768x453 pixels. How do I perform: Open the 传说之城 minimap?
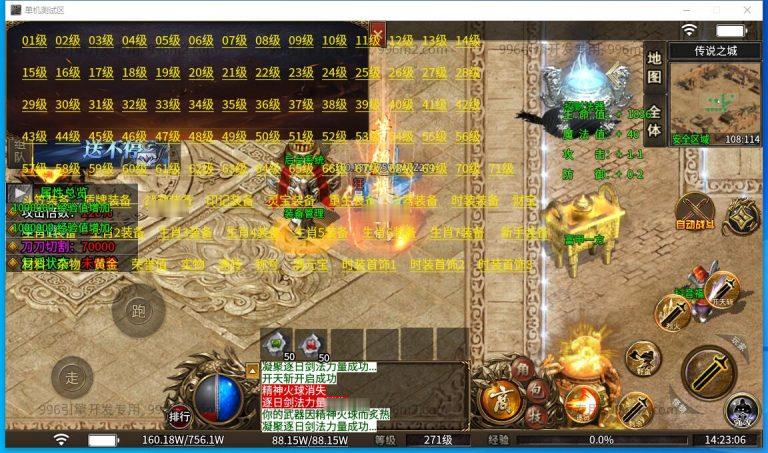[x=714, y=97]
